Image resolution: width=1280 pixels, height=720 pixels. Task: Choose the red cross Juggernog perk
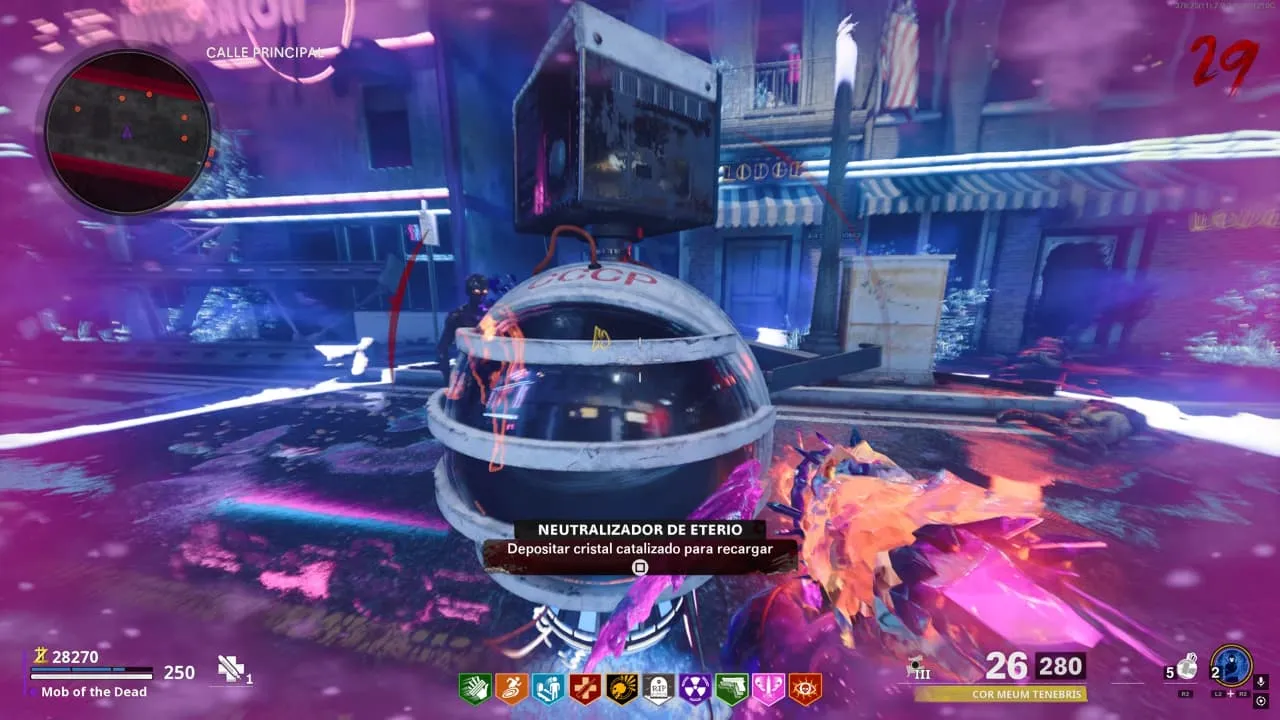coord(584,688)
